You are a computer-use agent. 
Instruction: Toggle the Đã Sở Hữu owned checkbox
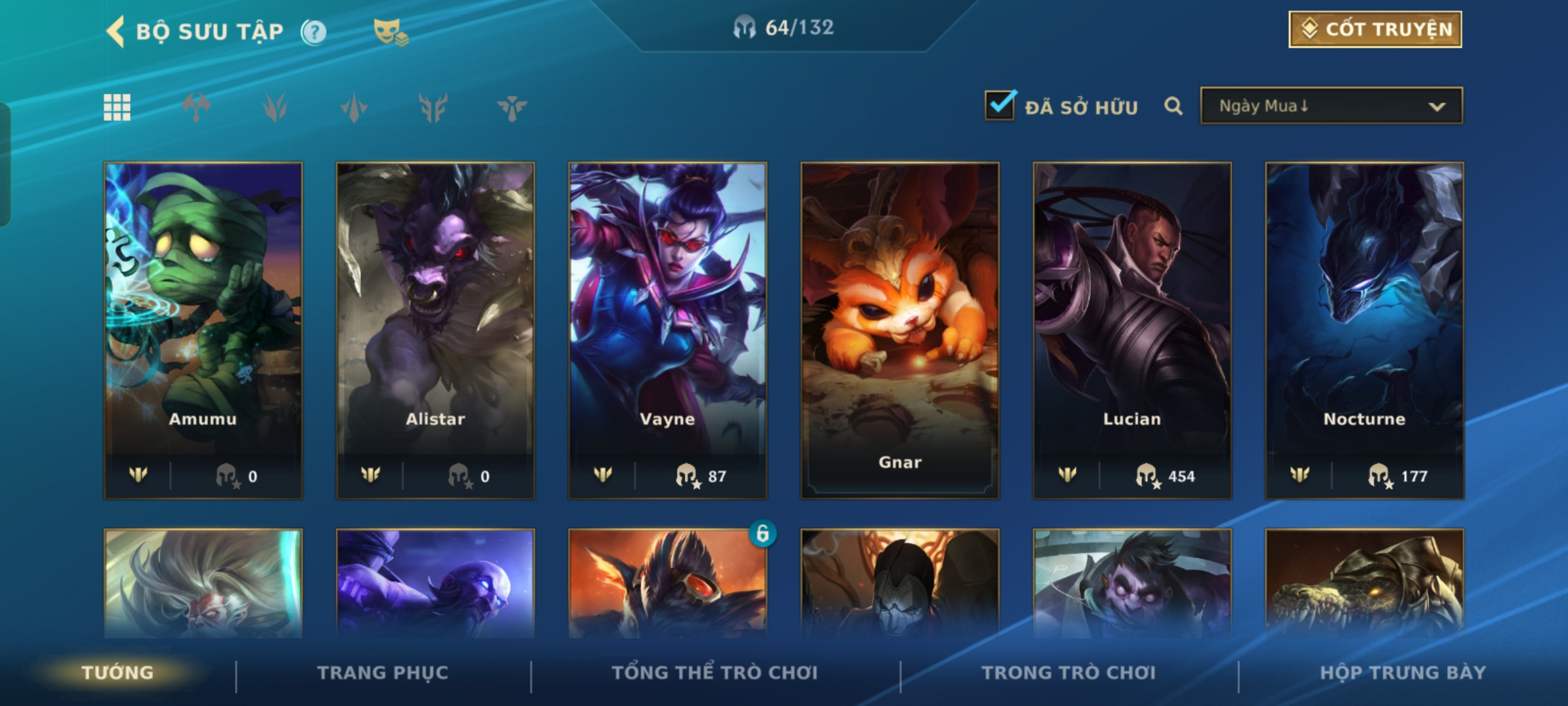click(x=1000, y=106)
